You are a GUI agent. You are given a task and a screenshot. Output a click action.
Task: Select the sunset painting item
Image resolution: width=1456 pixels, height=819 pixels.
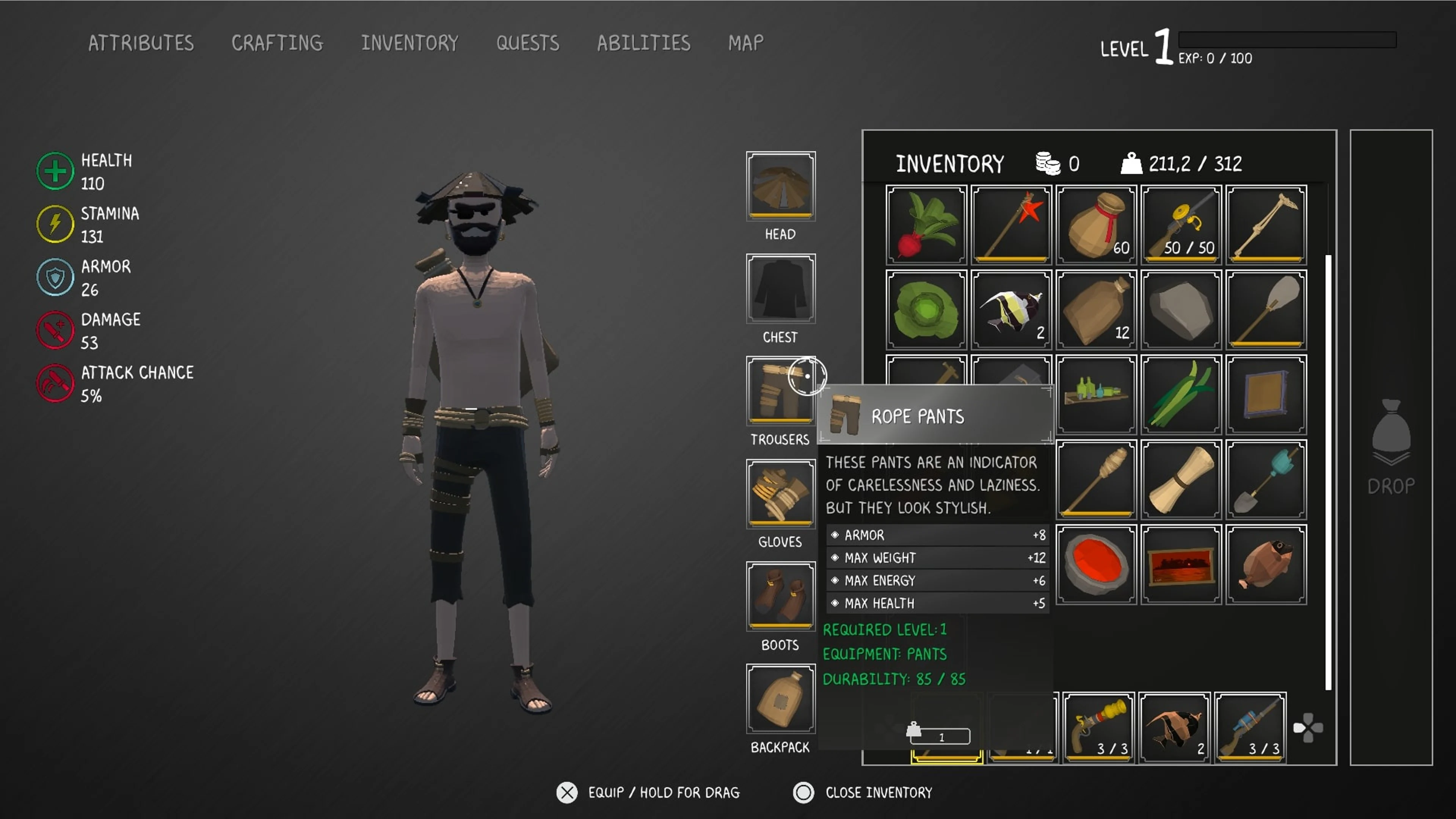(1181, 563)
